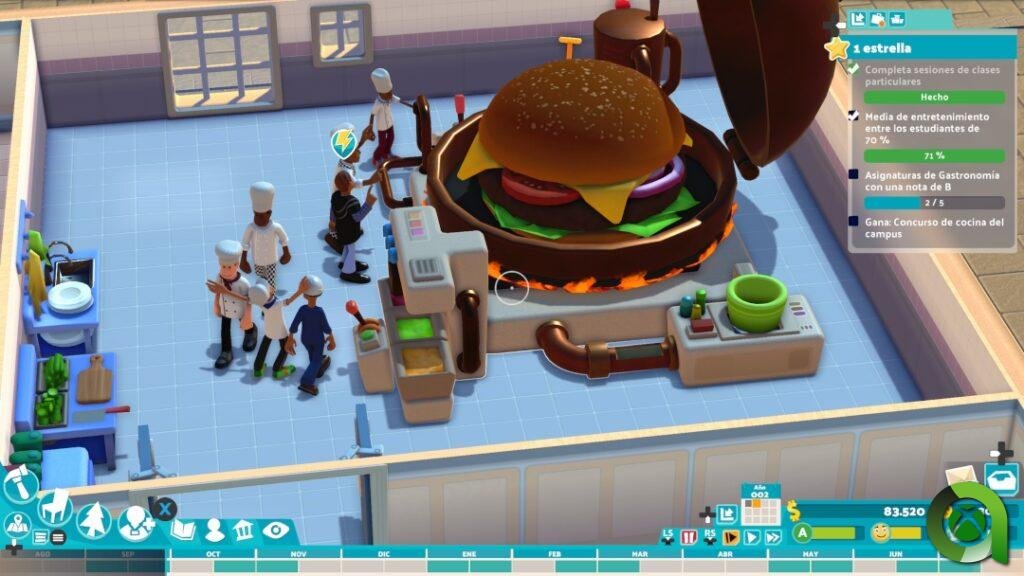Open the chair furnishing items menu
The image size is (1024, 576).
54,506
